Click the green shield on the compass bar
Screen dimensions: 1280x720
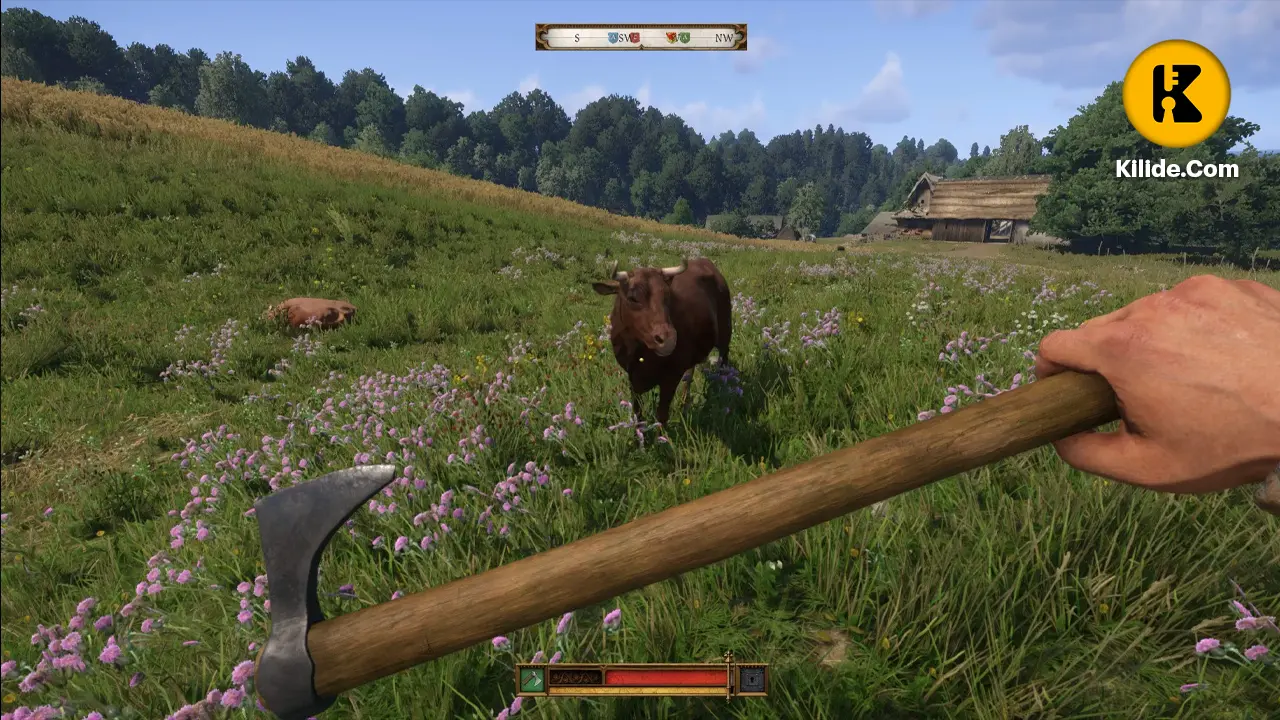(685, 37)
